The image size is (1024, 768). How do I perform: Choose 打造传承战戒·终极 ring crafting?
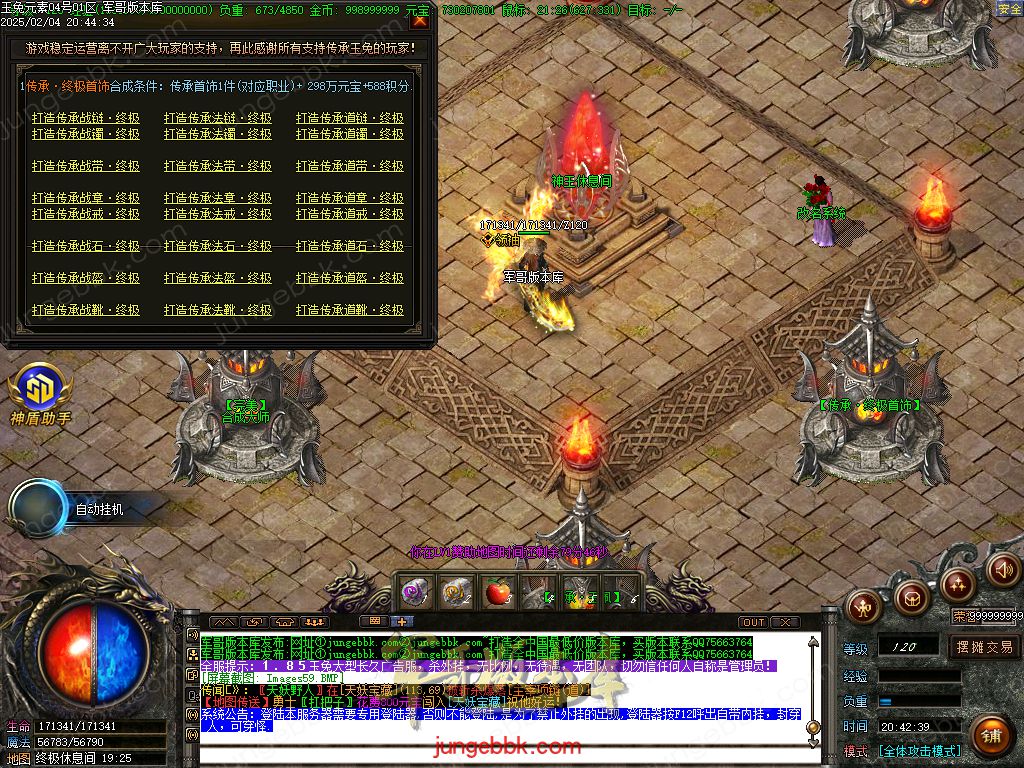[86, 214]
